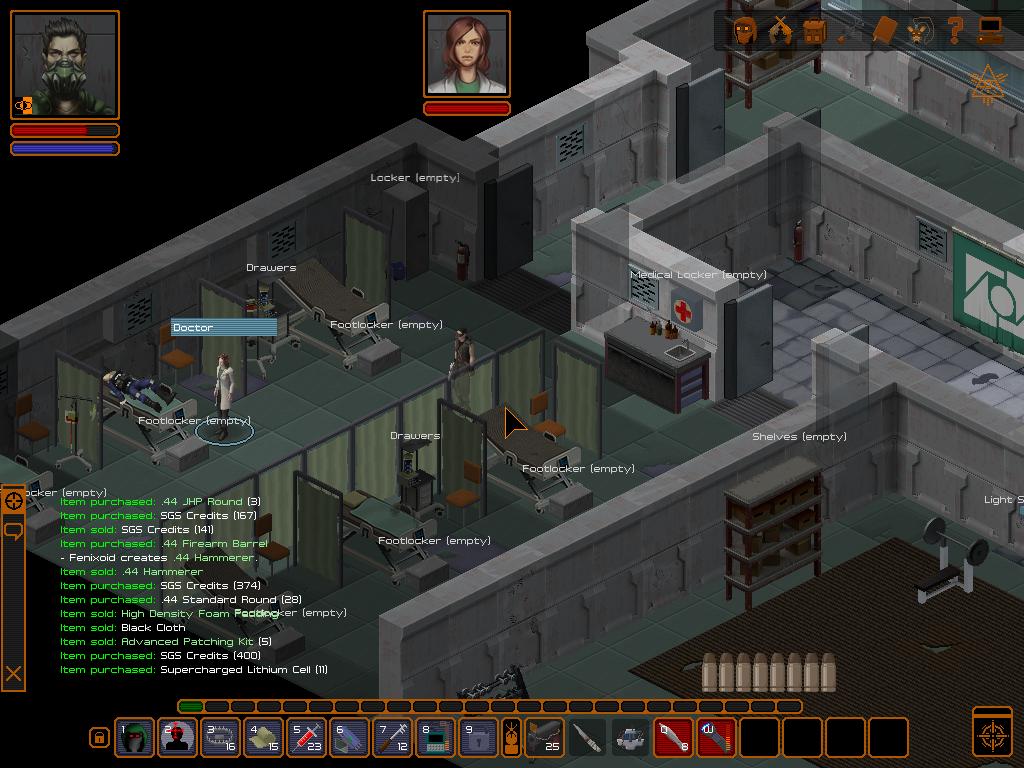Image resolution: width=1024 pixels, height=768 pixels.
Task: Select the Doctor target portrait
Action: [x=467, y=55]
